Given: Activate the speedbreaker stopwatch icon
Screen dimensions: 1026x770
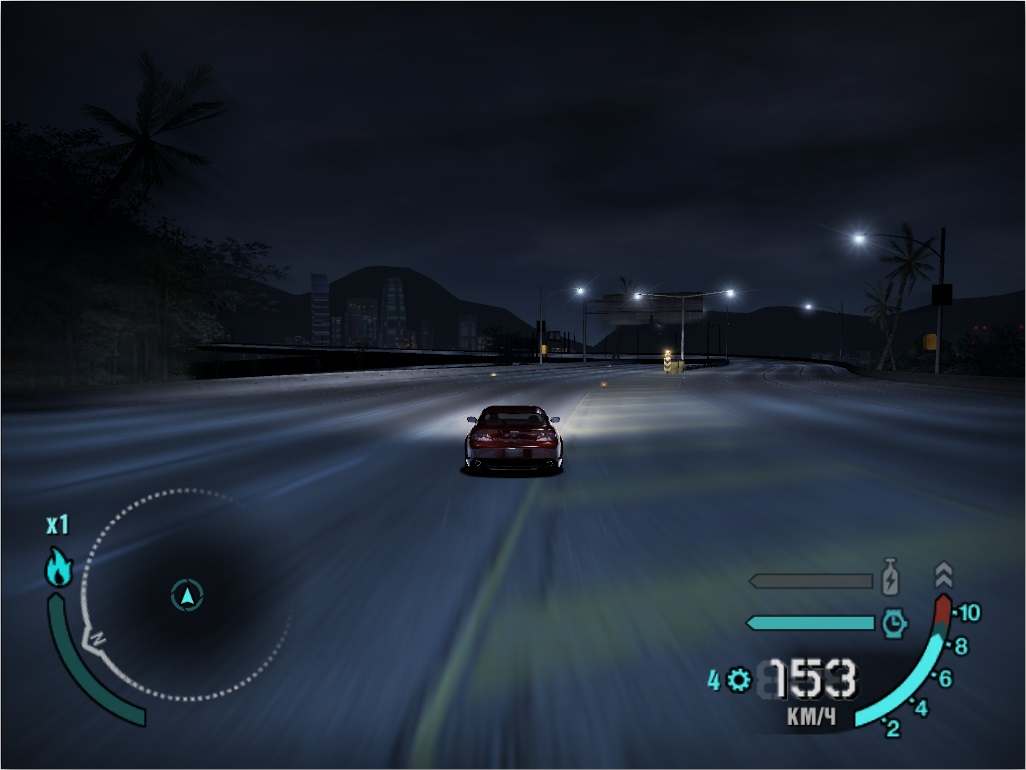Looking at the screenshot, I should point(894,624).
